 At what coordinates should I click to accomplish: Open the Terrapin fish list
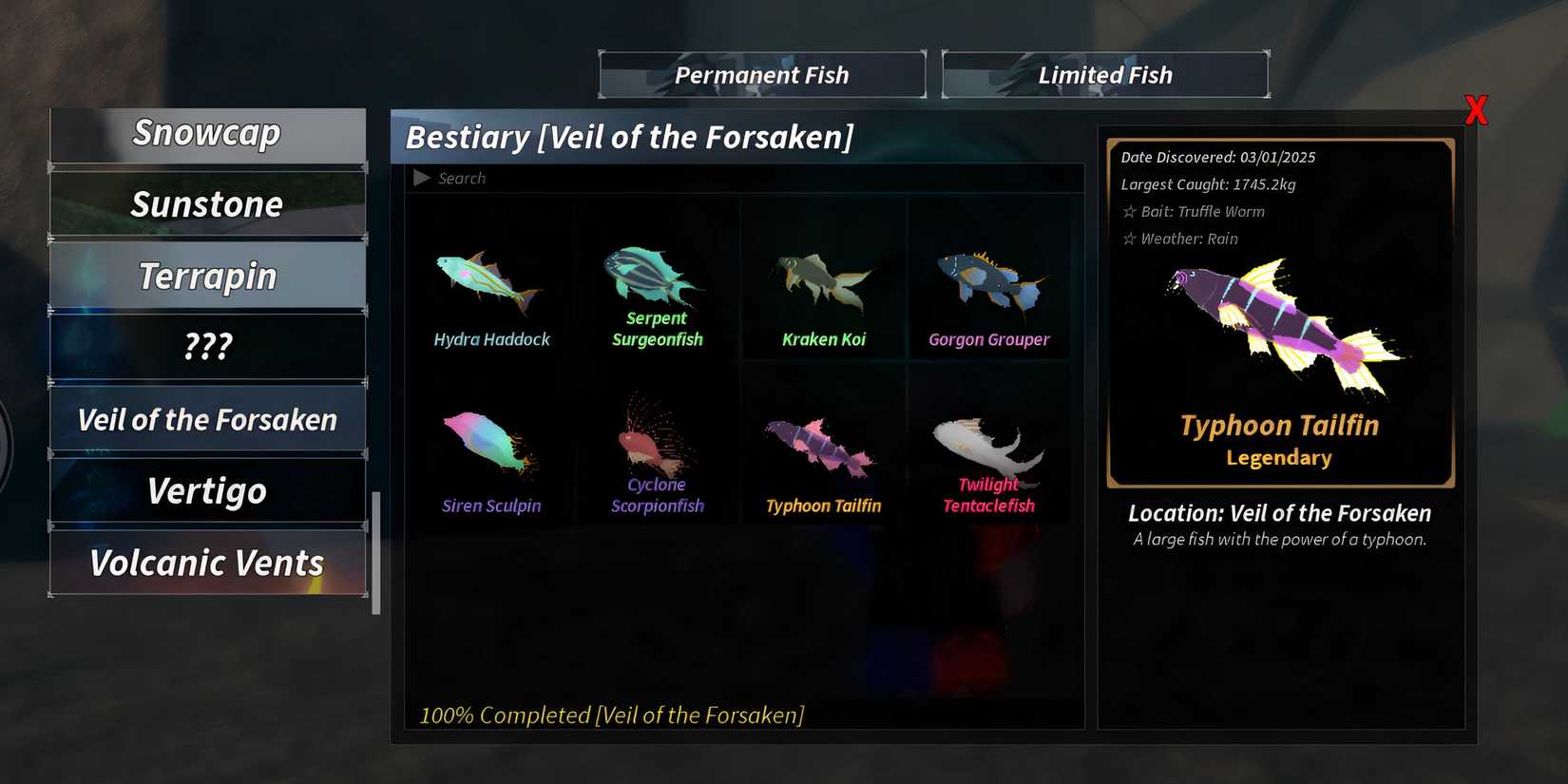pos(207,275)
